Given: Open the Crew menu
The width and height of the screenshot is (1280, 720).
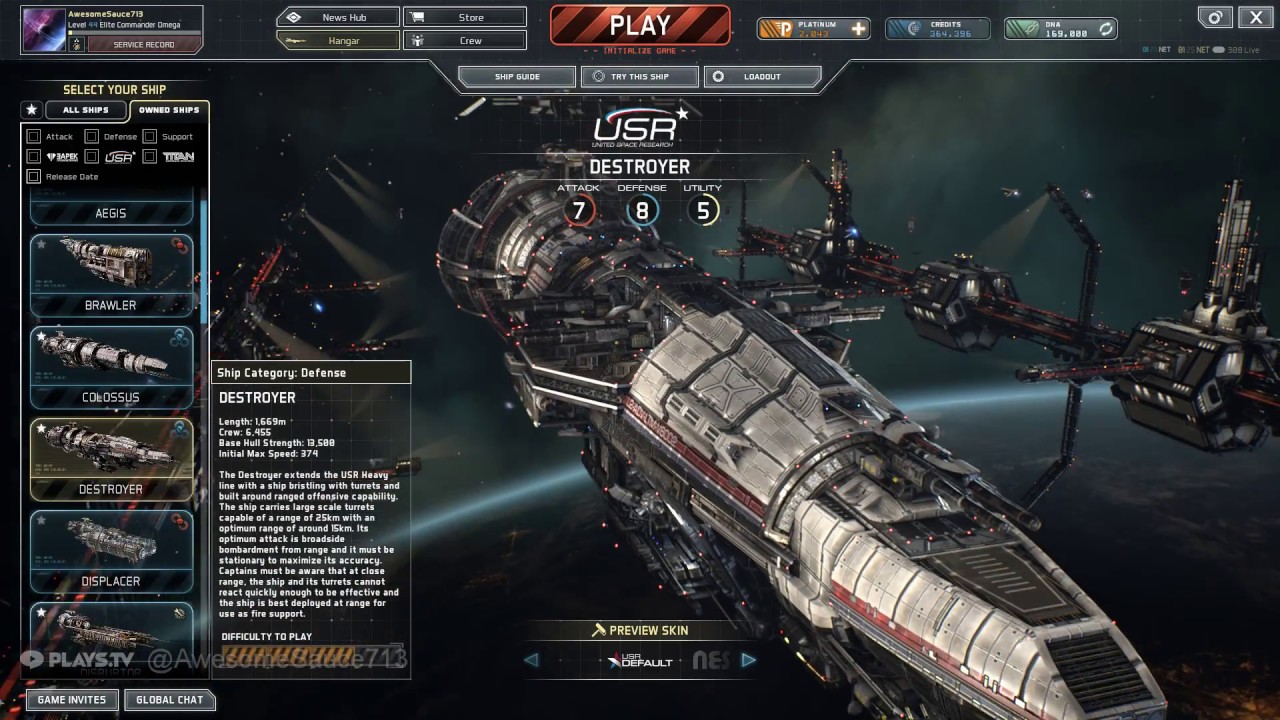Looking at the screenshot, I should pos(465,41).
